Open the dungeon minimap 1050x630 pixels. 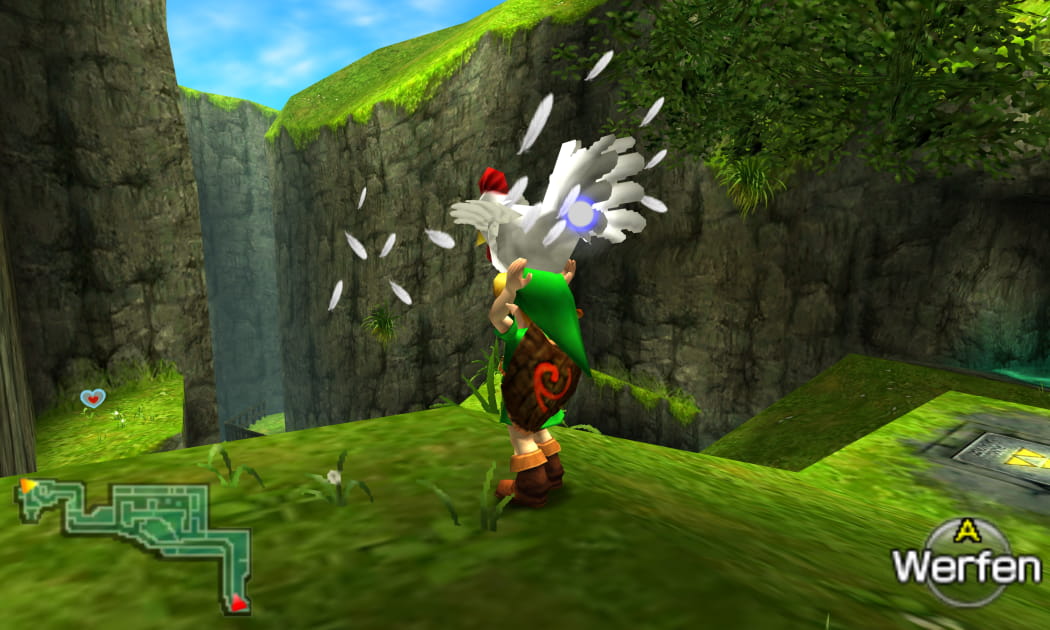(x=135, y=540)
